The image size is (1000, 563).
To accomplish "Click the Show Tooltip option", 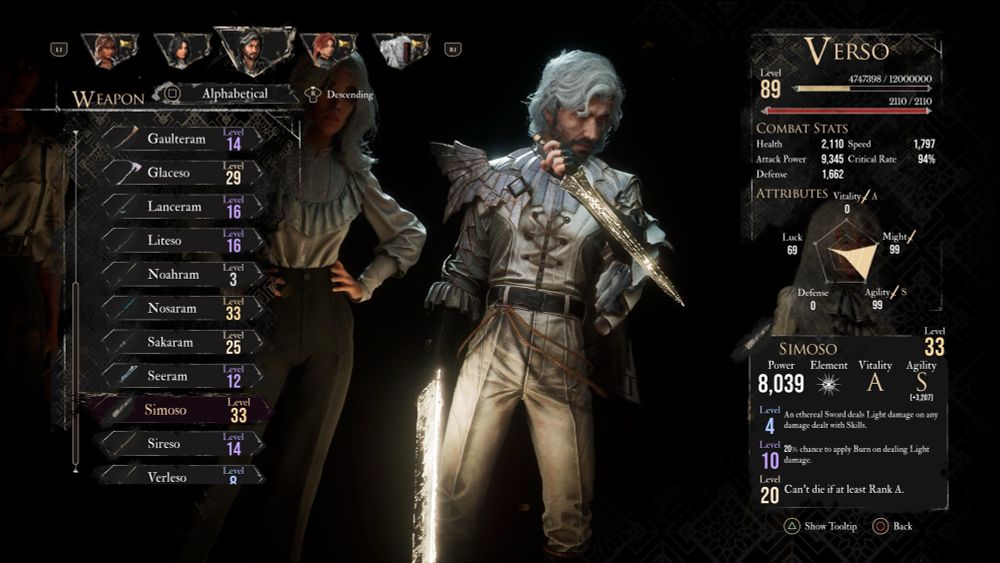I will pos(819,526).
